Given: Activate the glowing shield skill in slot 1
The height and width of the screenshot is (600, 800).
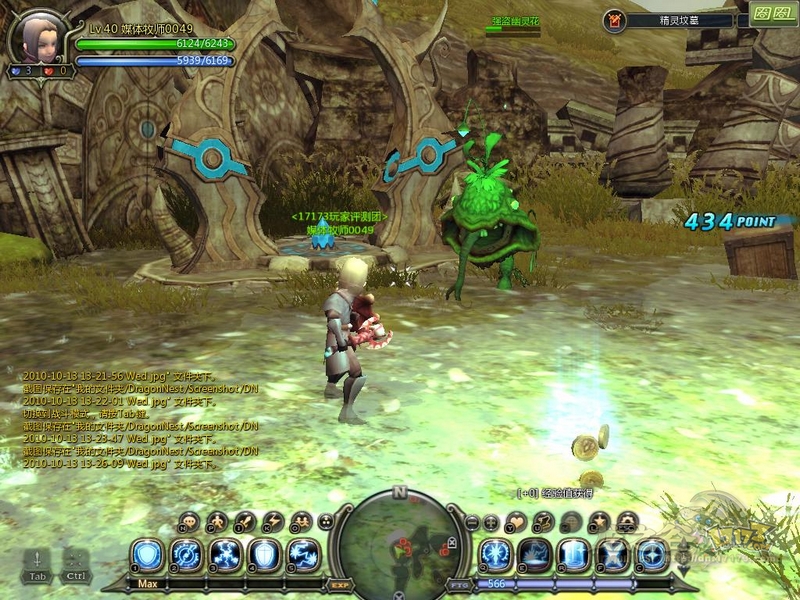Looking at the screenshot, I should coord(147,555).
